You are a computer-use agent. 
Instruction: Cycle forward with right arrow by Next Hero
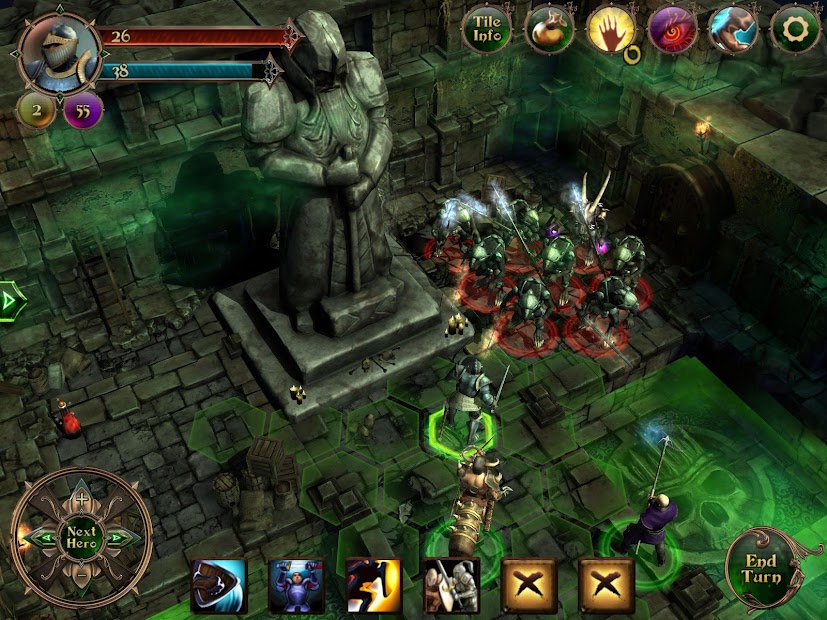(x=119, y=538)
